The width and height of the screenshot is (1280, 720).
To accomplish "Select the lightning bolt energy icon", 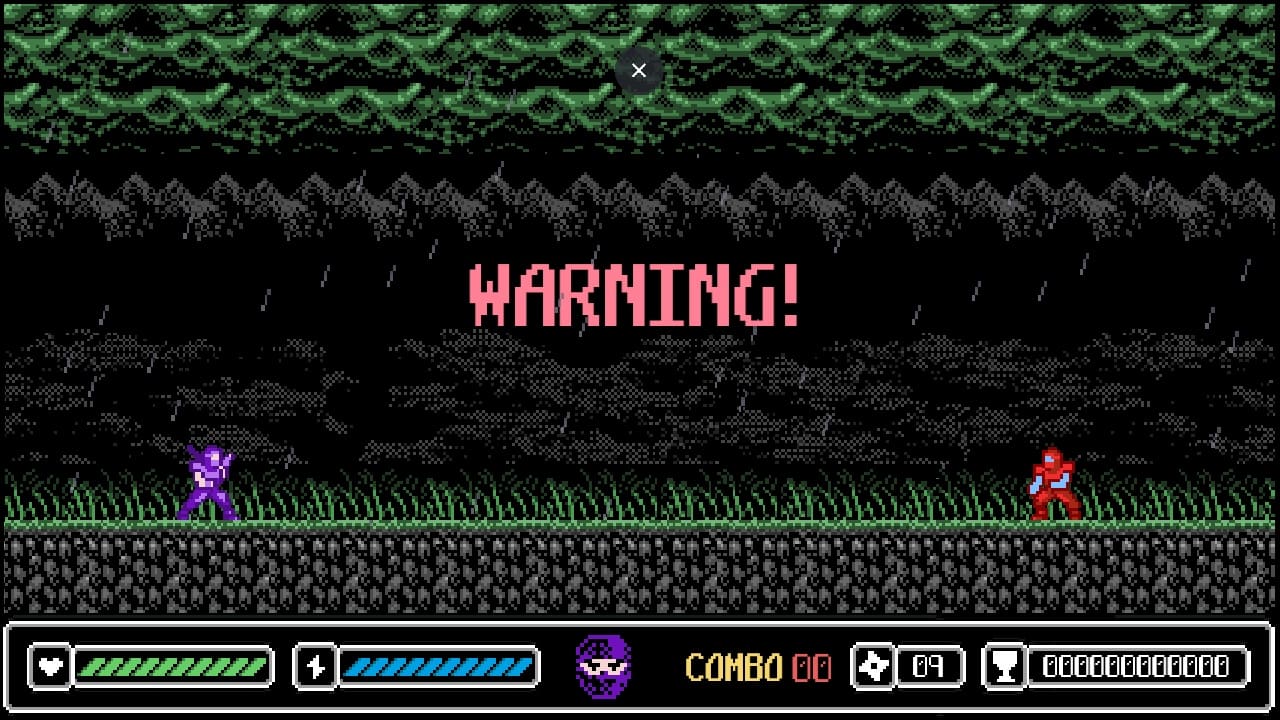I will 313,665.
